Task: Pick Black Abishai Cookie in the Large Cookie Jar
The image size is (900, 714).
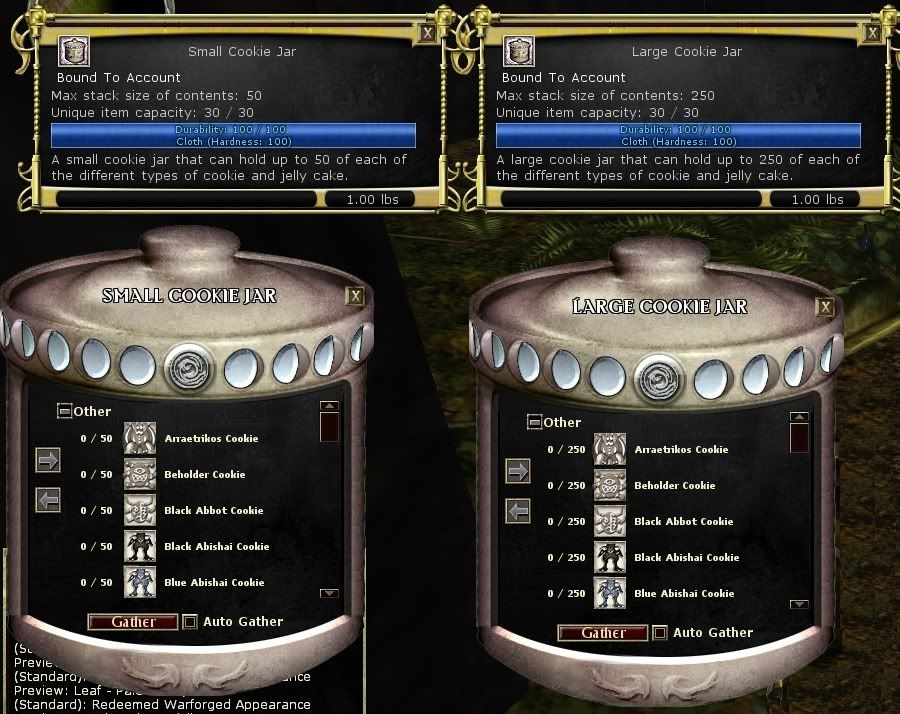Action: (686, 558)
